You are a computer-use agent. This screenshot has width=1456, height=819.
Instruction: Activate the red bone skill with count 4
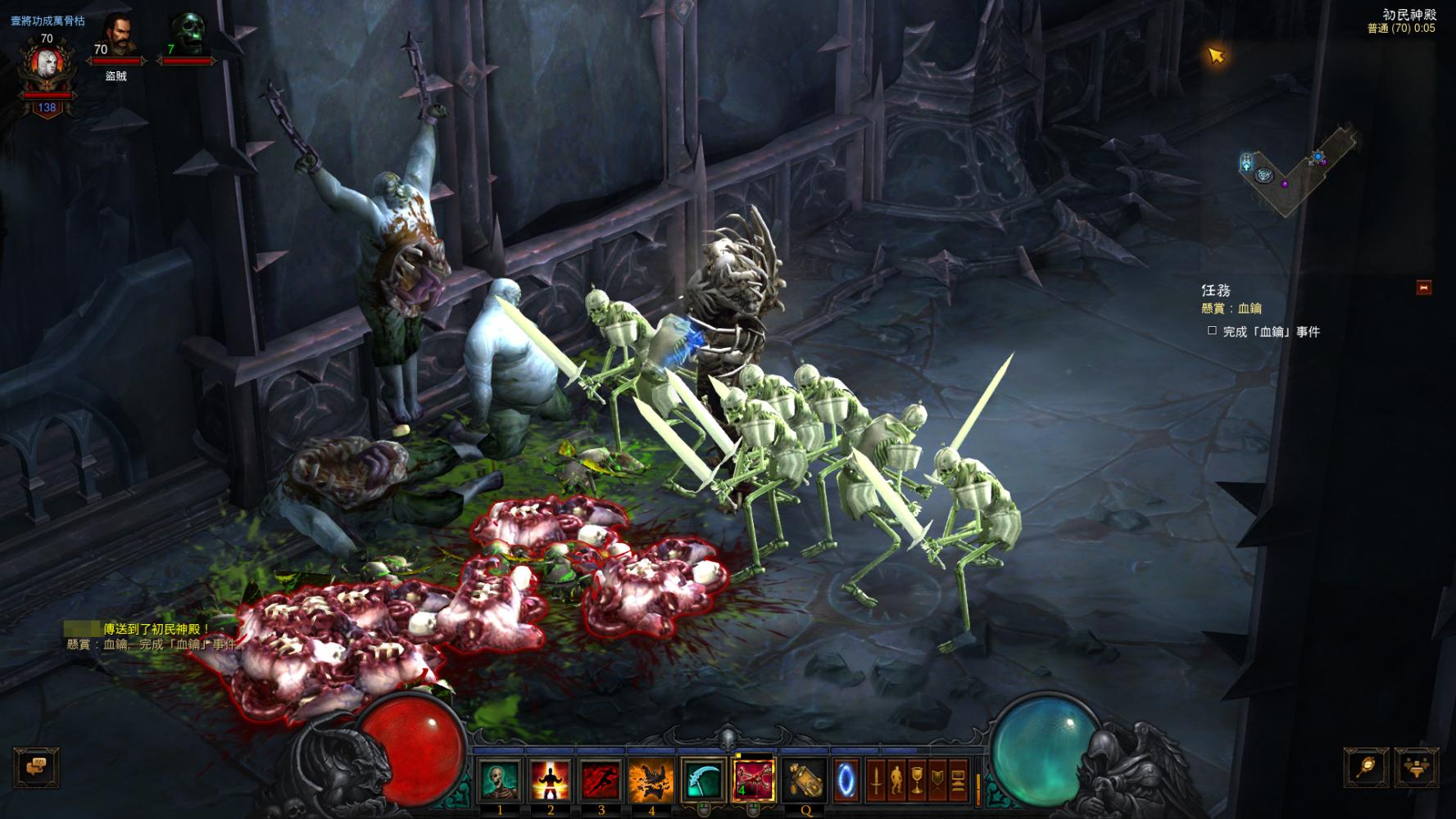tap(754, 781)
